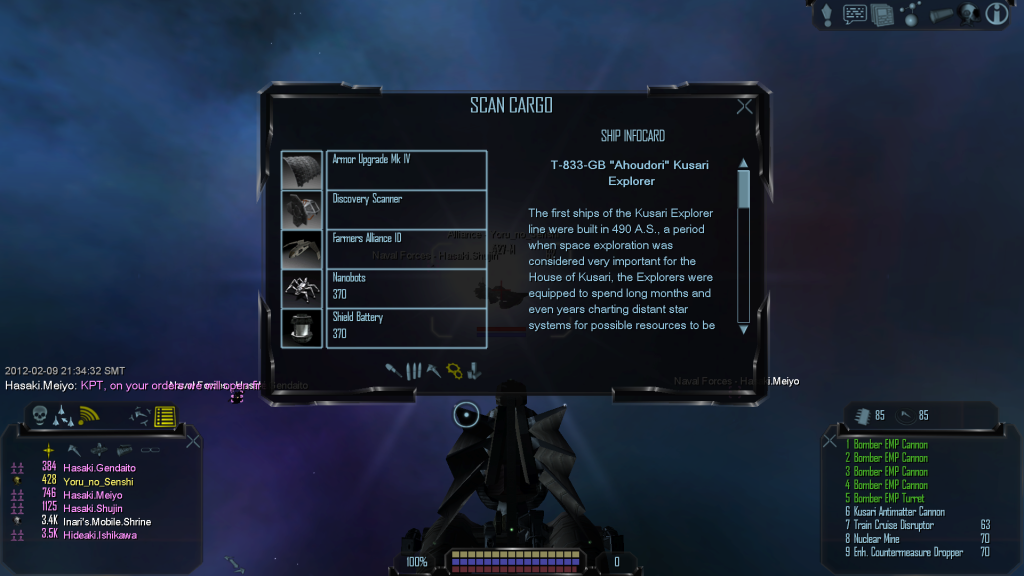
Task: Open the navigation map molecule icon
Action: [x=911, y=14]
